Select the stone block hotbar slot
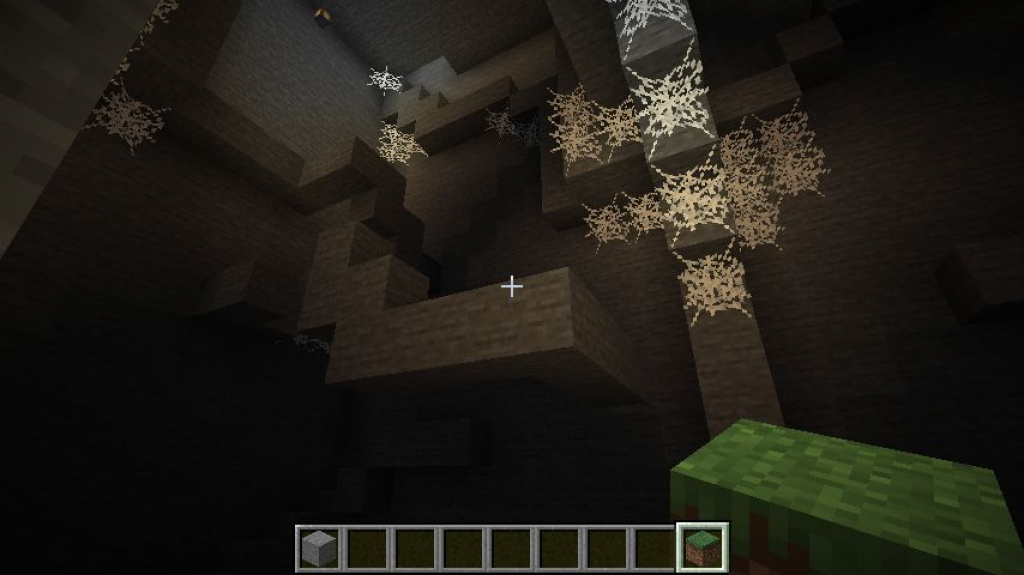The image size is (1024, 575). pyautogui.click(x=319, y=547)
